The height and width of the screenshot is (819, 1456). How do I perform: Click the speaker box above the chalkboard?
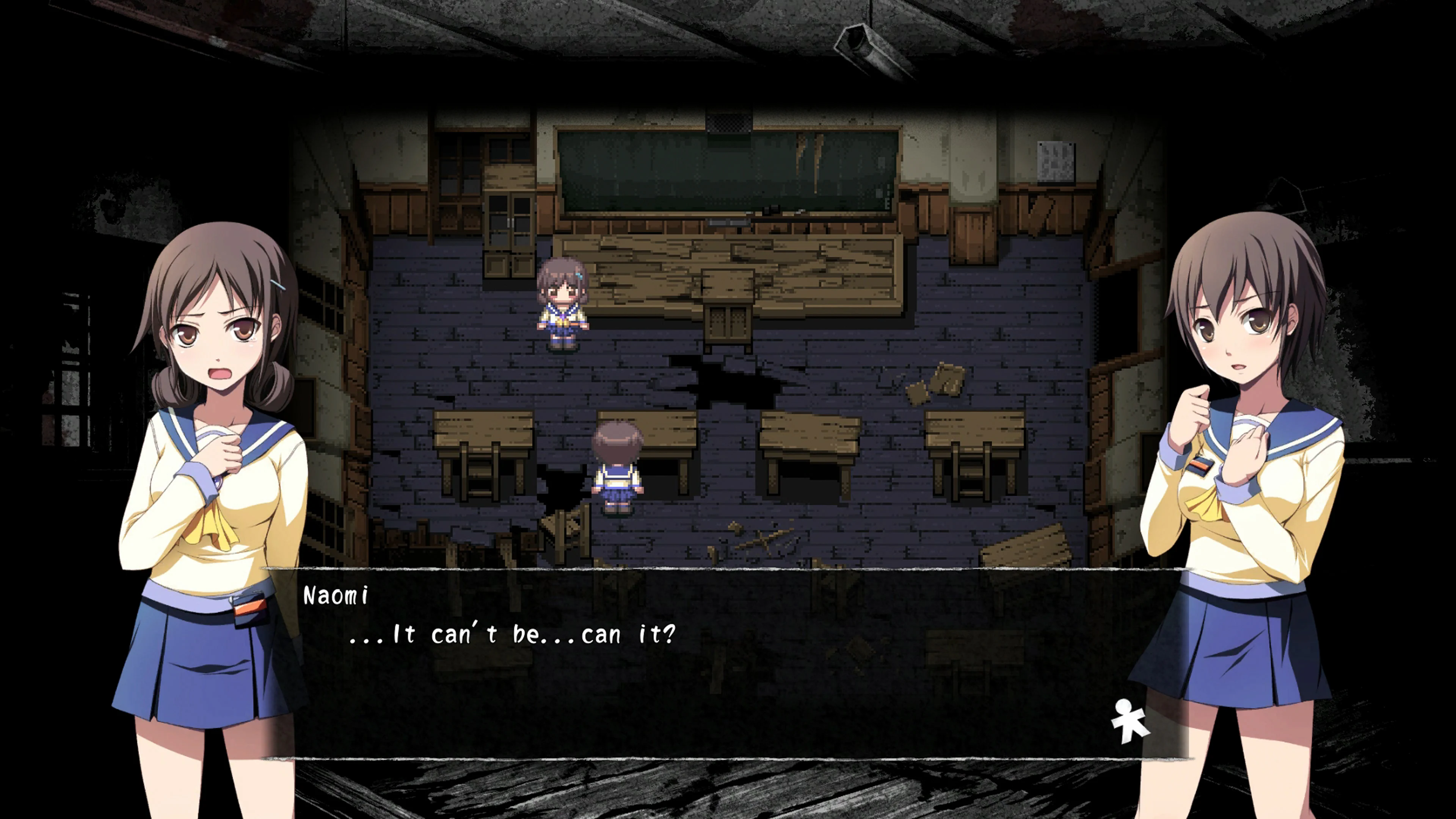[x=729, y=123]
